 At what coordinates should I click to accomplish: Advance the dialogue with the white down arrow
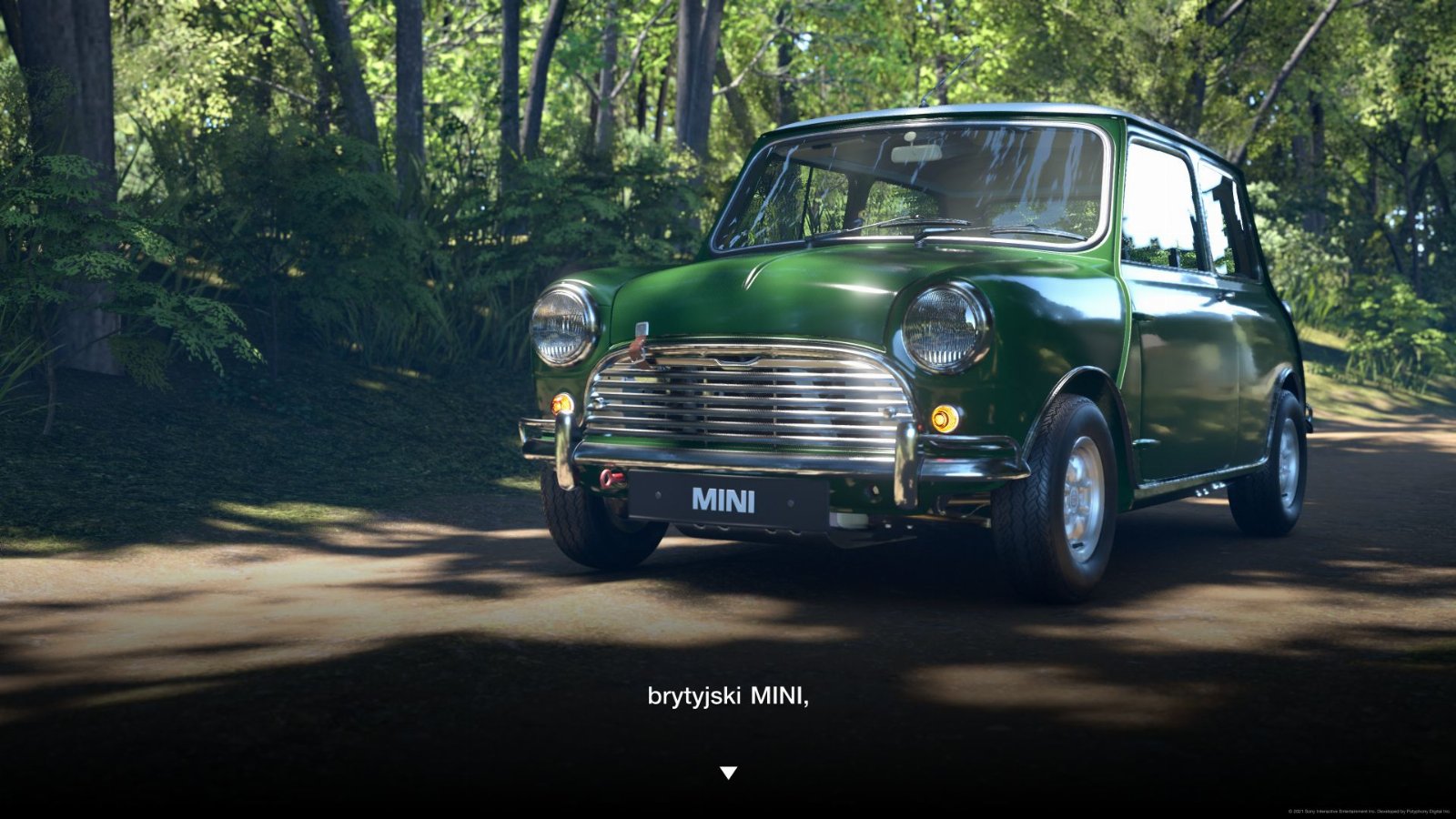[728, 773]
